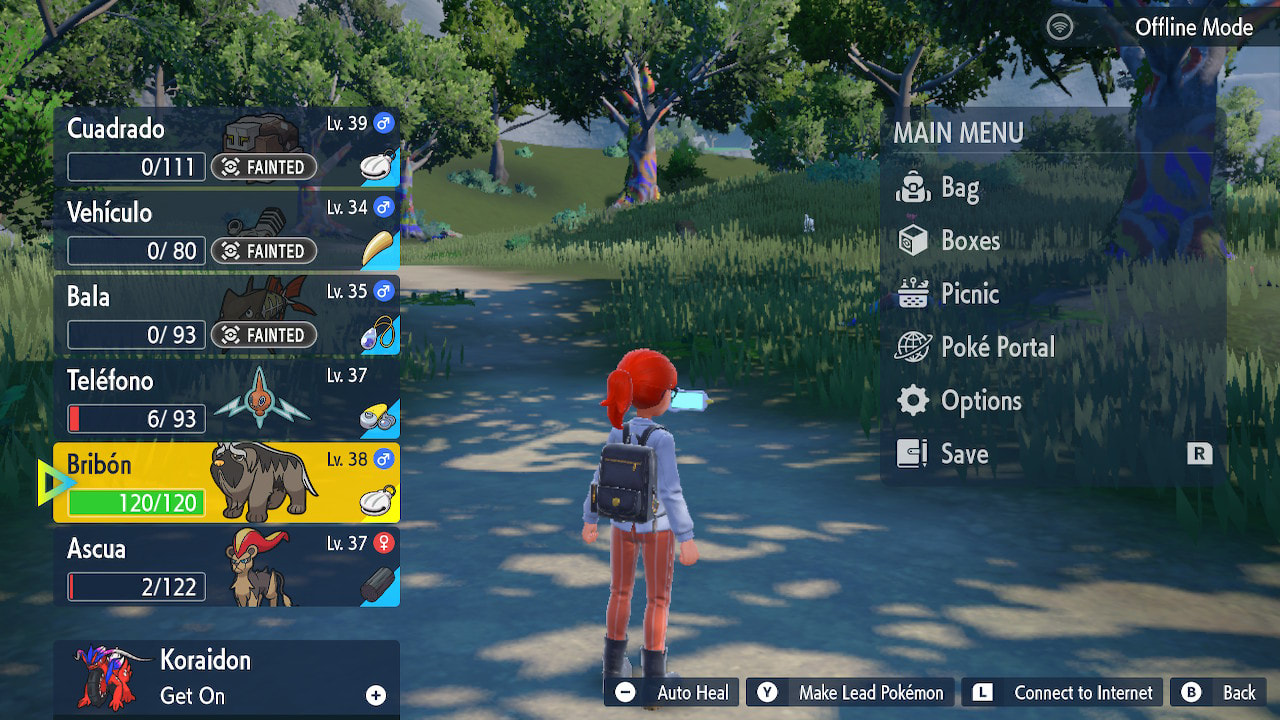Choose Ascua in the party list
Screen dimensions: 1280x720
click(x=226, y=568)
